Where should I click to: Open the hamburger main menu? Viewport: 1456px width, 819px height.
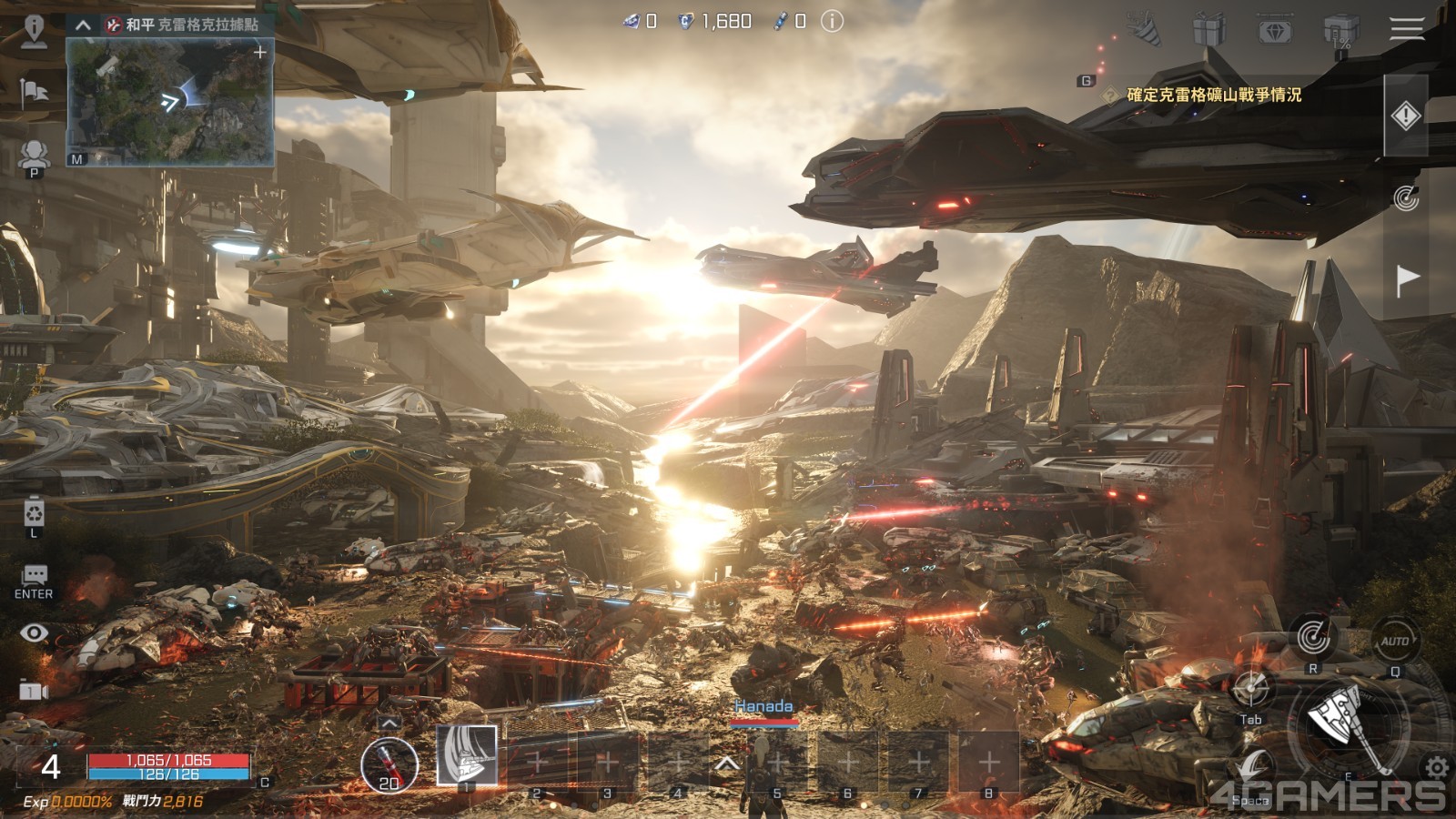point(1406,29)
